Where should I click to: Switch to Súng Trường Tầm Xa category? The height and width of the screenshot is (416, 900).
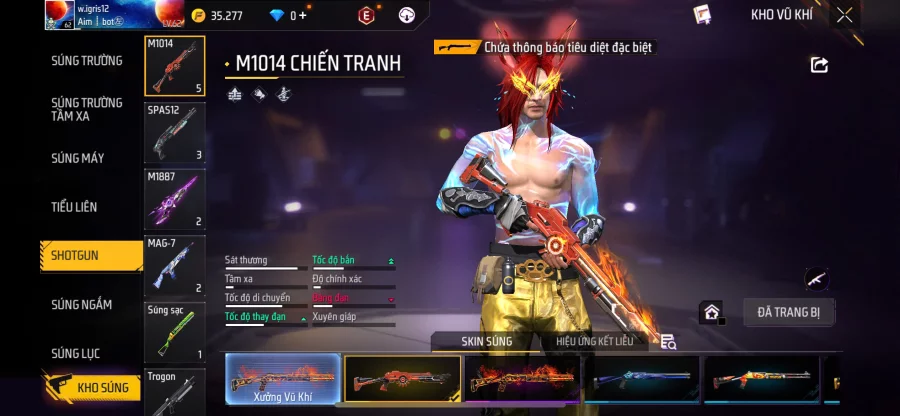[x=87, y=109]
